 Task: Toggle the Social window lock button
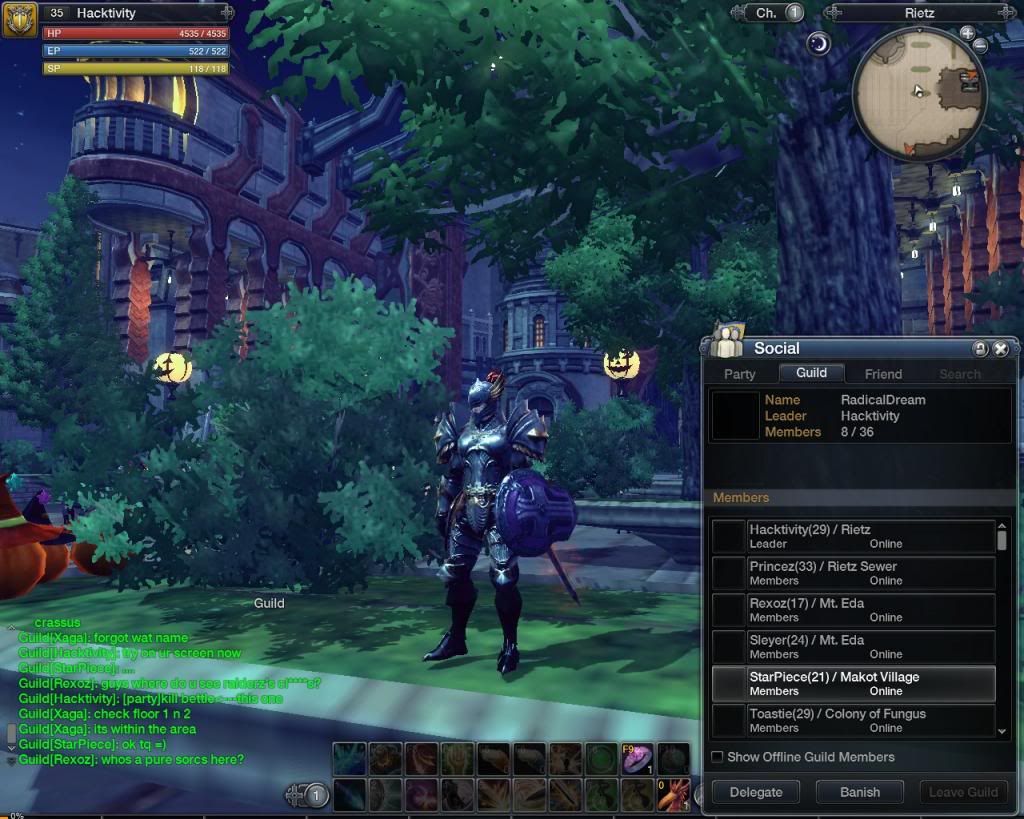tap(980, 349)
